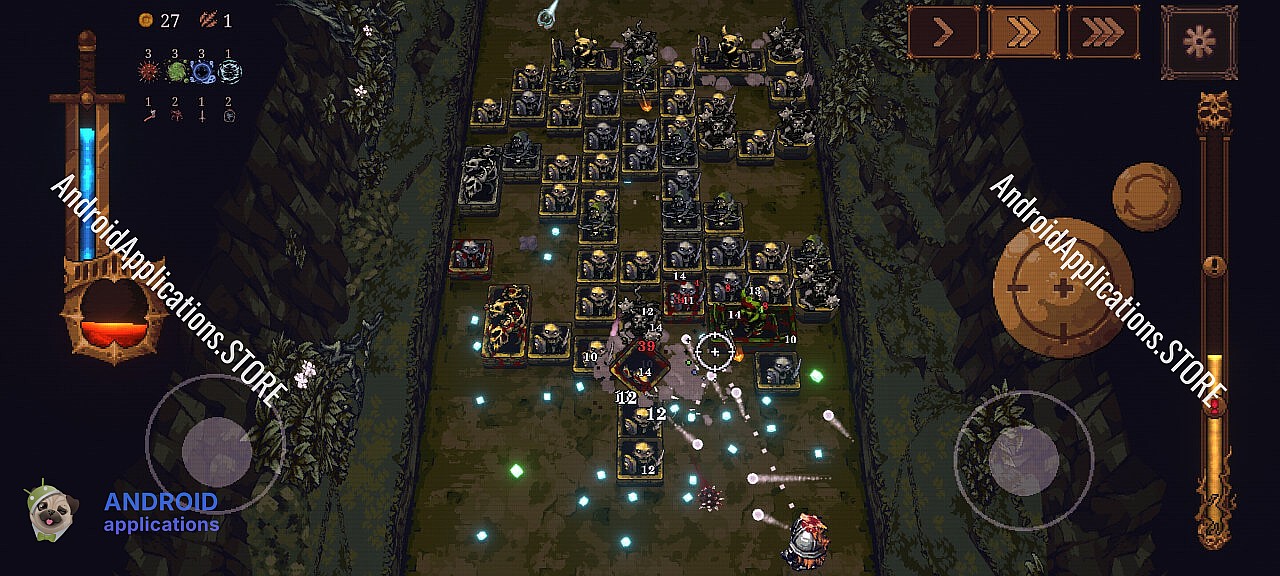The image size is (1280, 576).
Task: Touch the left movement joystick
Action: pyautogui.click(x=216, y=445)
